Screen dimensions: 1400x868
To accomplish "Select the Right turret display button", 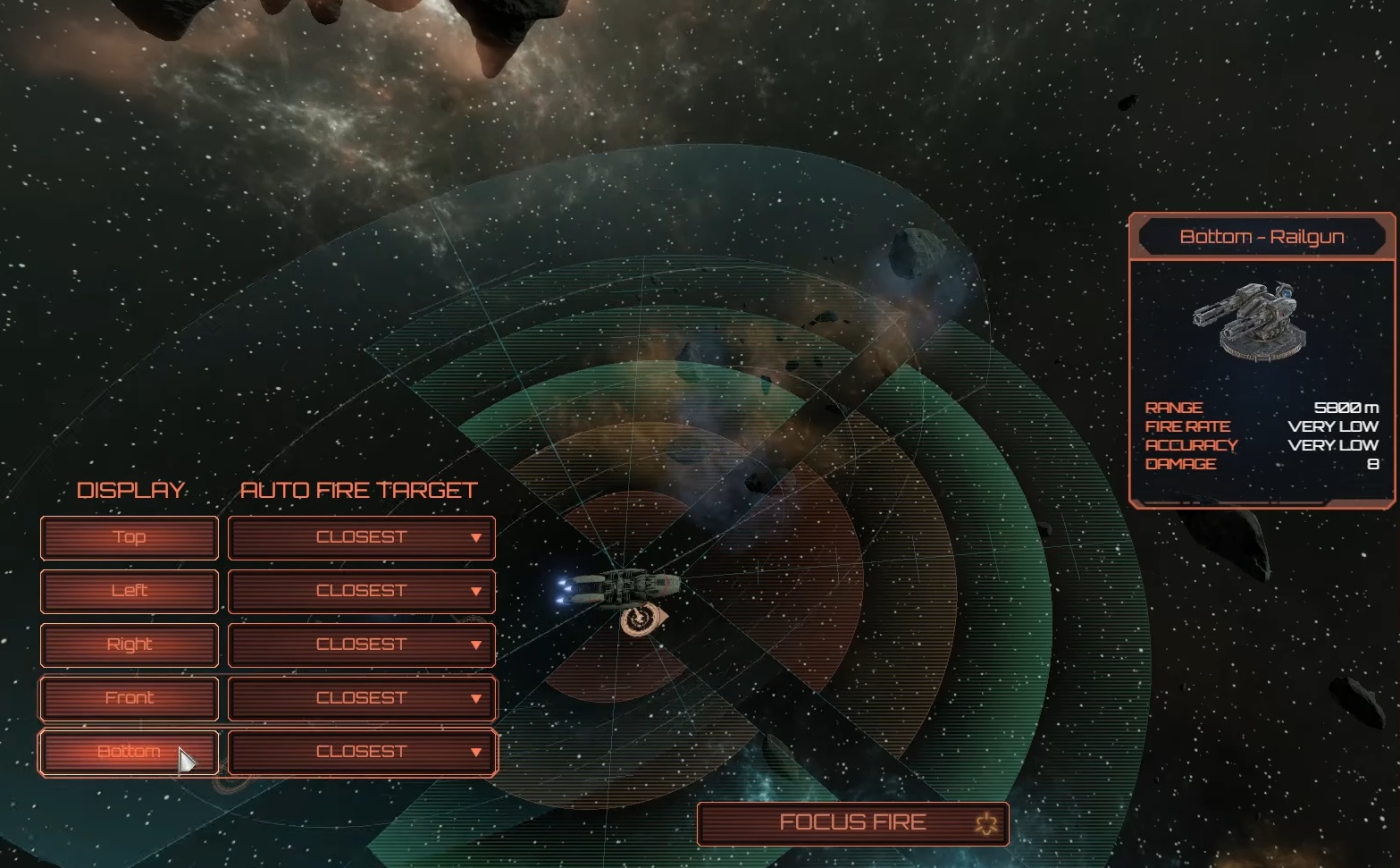I will coord(130,645).
